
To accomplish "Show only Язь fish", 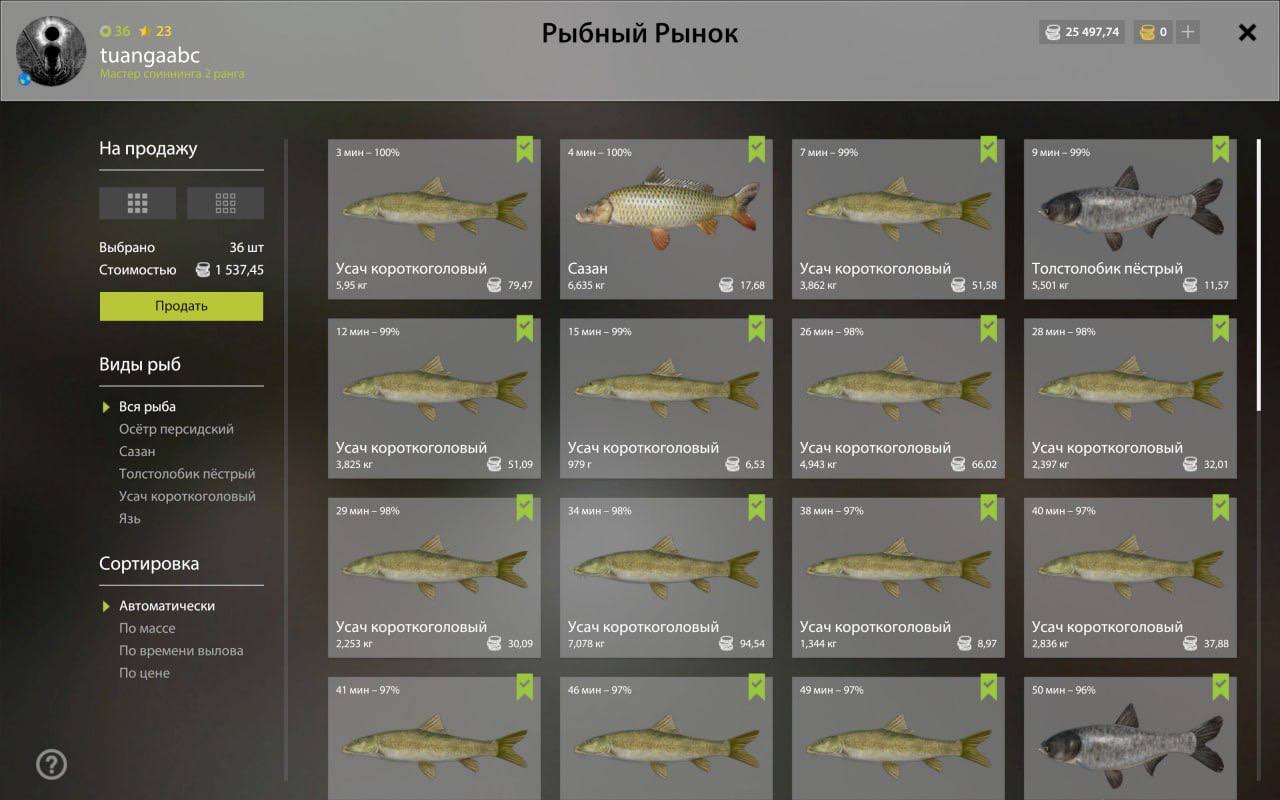I will point(130,518).
